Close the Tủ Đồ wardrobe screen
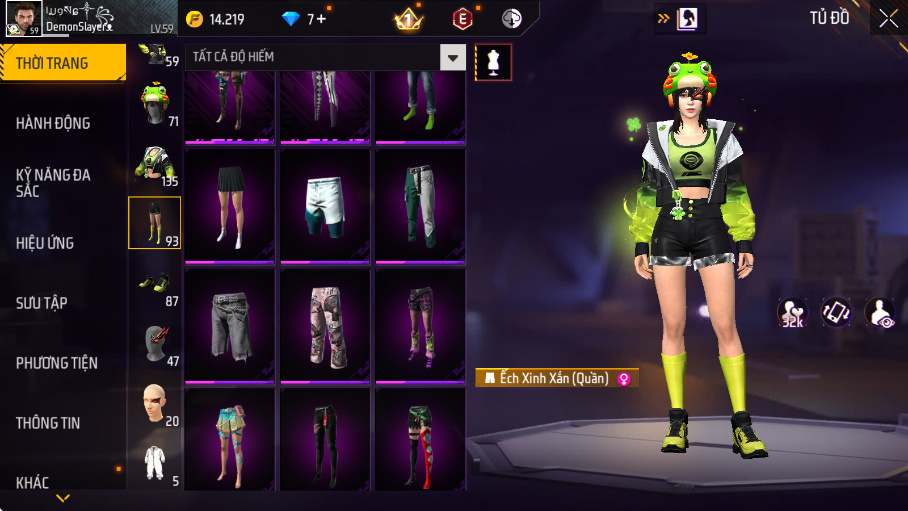This screenshot has width=908, height=511. tap(888, 17)
